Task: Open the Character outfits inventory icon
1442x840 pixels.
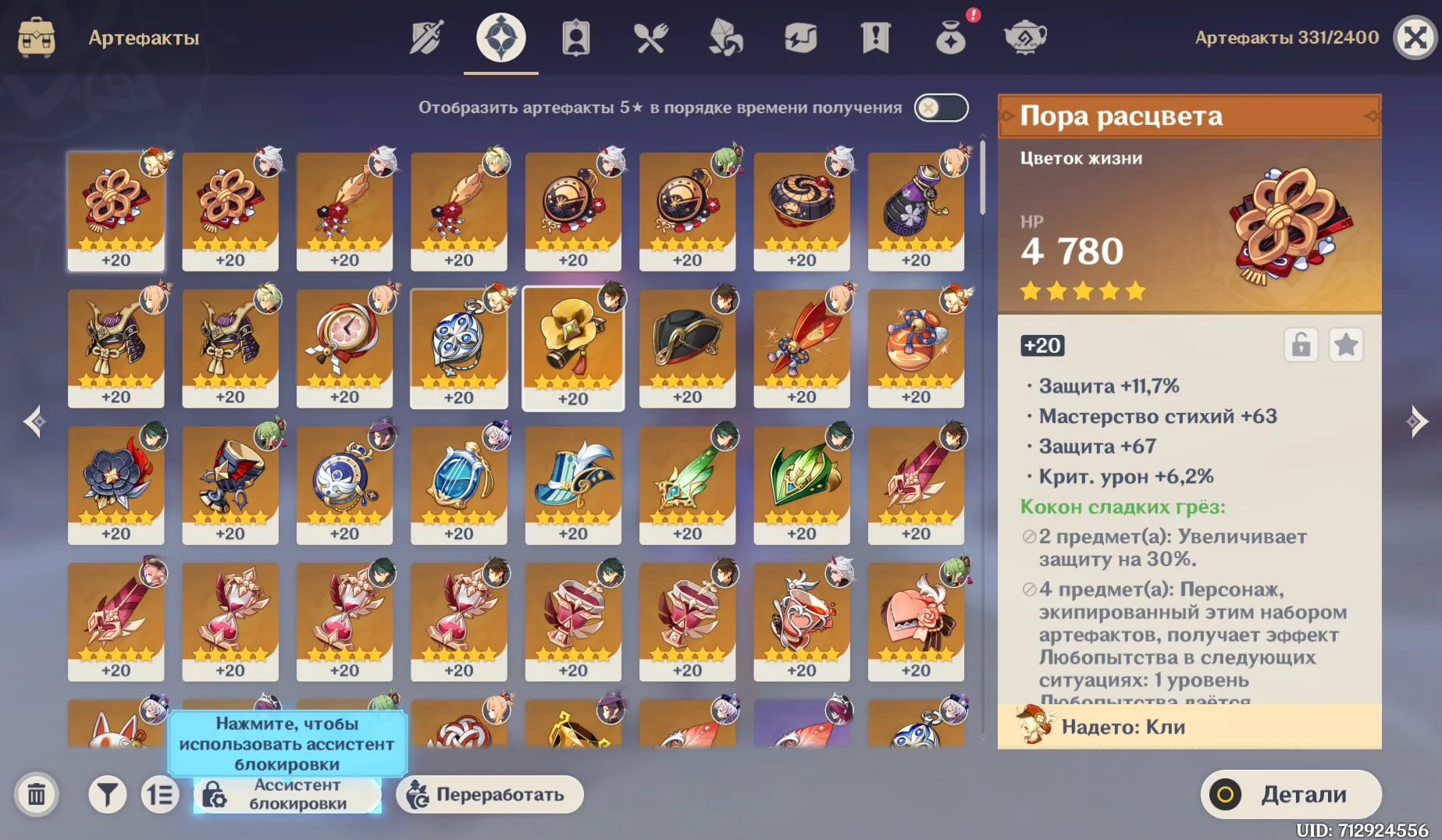Action: click(x=575, y=36)
